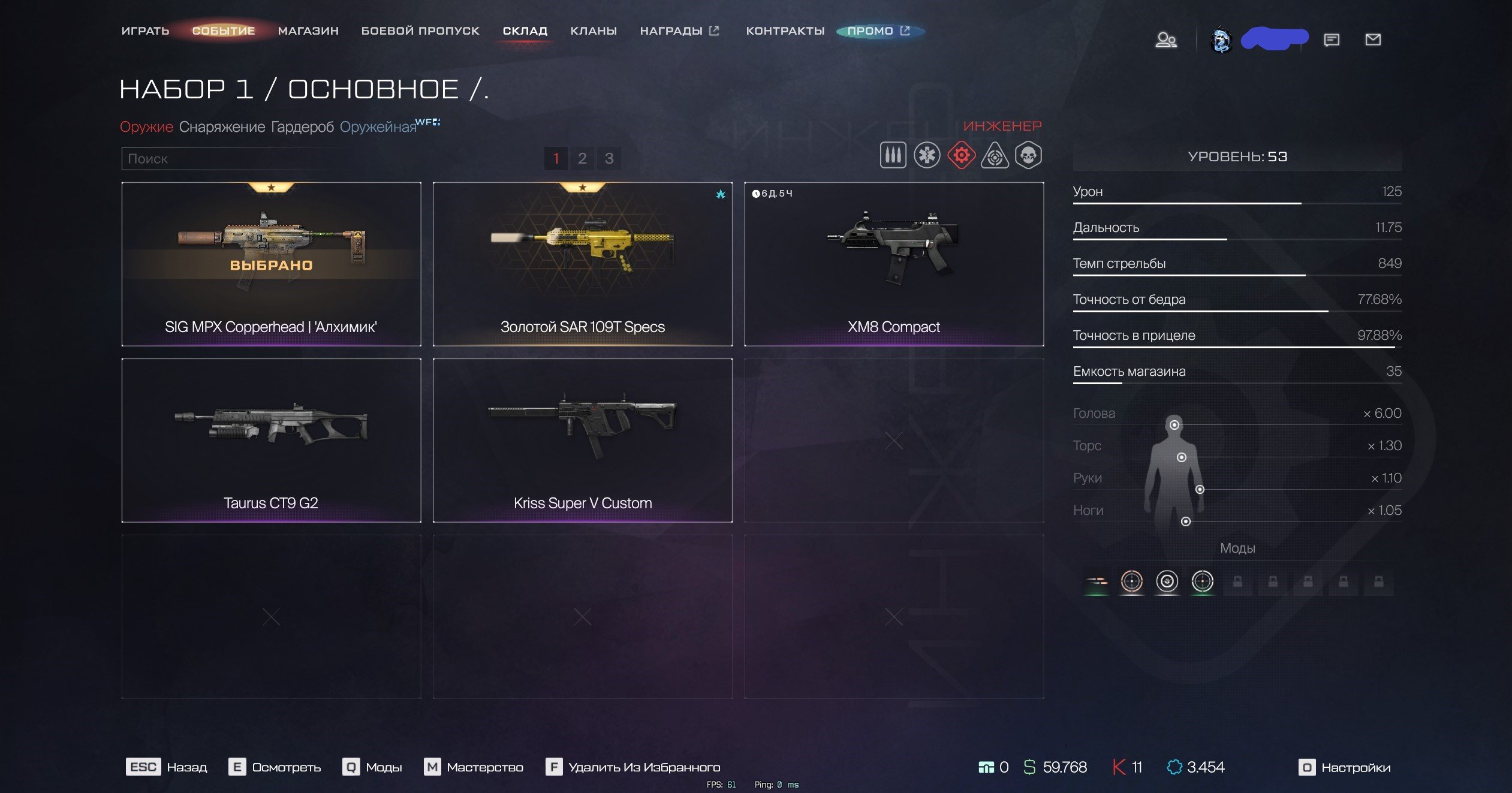This screenshot has width=1512, height=793.
Task: Open the Играть menu
Action: click(145, 31)
